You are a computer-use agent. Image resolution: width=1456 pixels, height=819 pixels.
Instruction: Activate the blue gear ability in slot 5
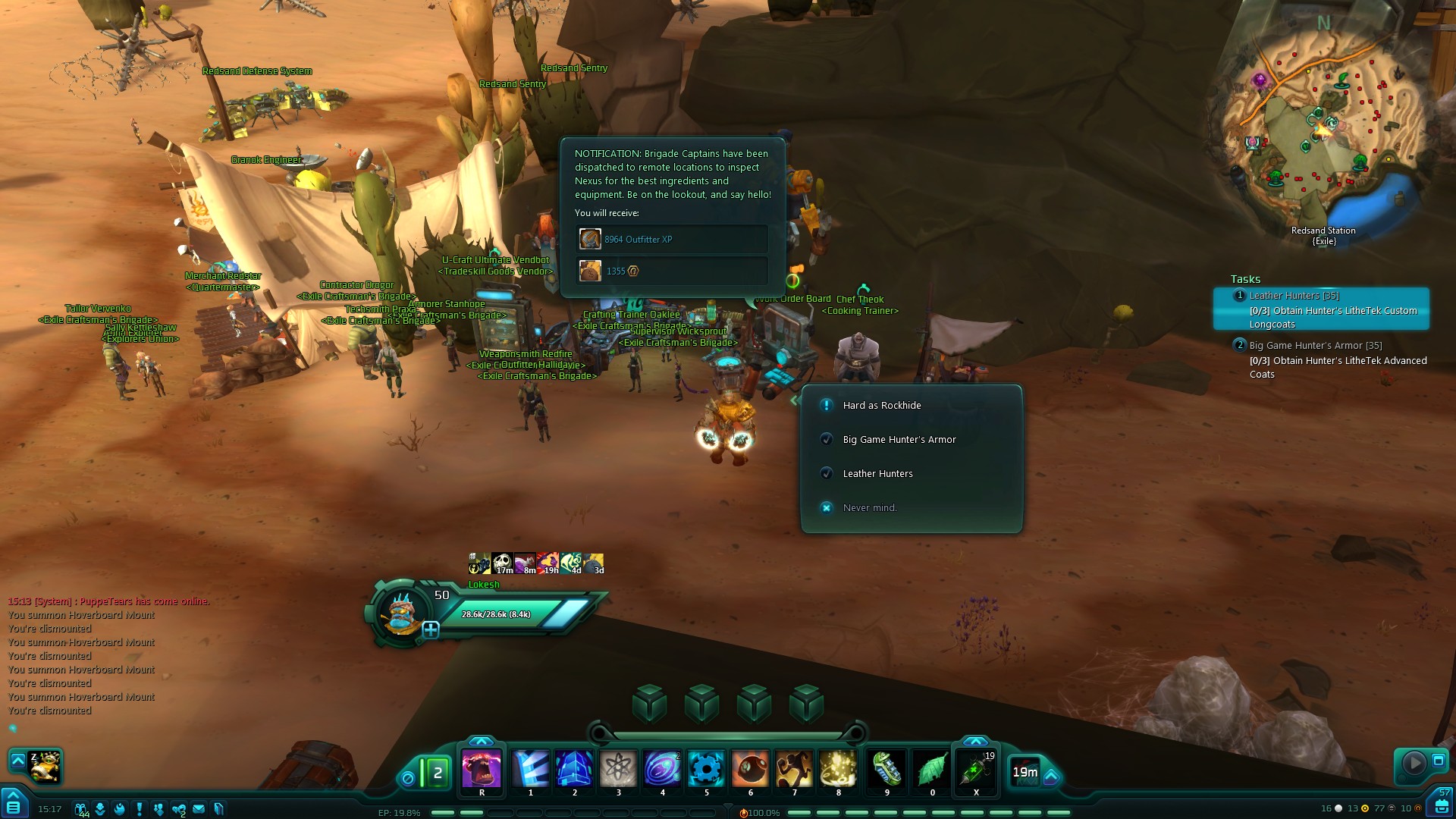pos(706,770)
